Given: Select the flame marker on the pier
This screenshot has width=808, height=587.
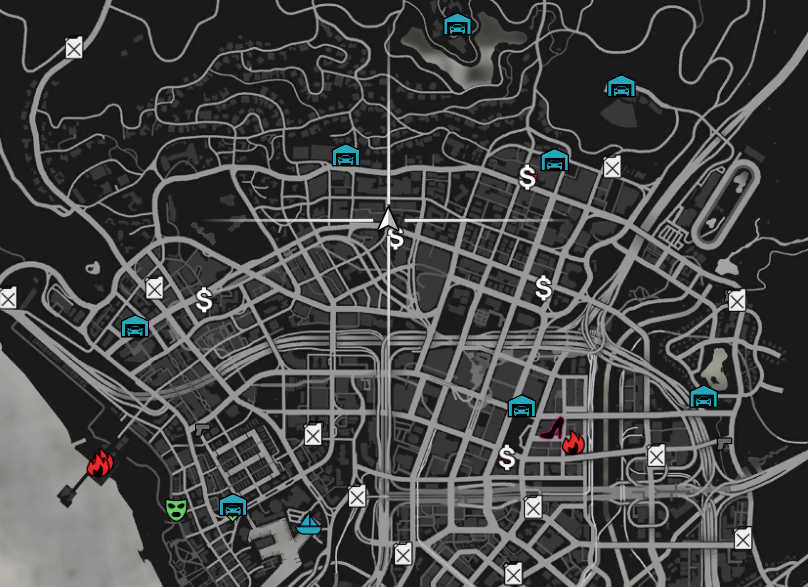Looking at the screenshot, I should [x=100, y=462].
